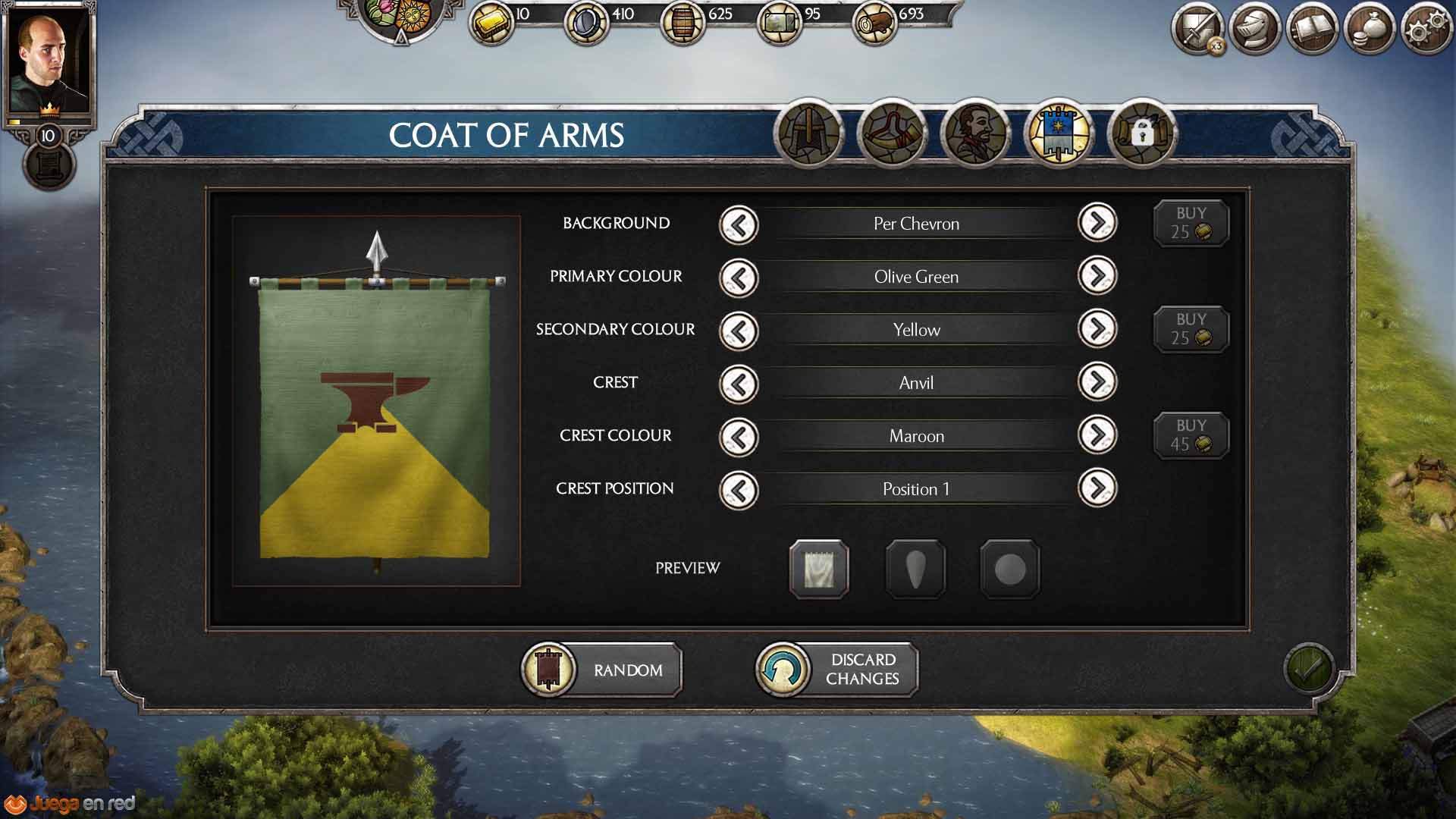Open the gear settings icon
The height and width of the screenshot is (819, 1456).
[x=1427, y=29]
